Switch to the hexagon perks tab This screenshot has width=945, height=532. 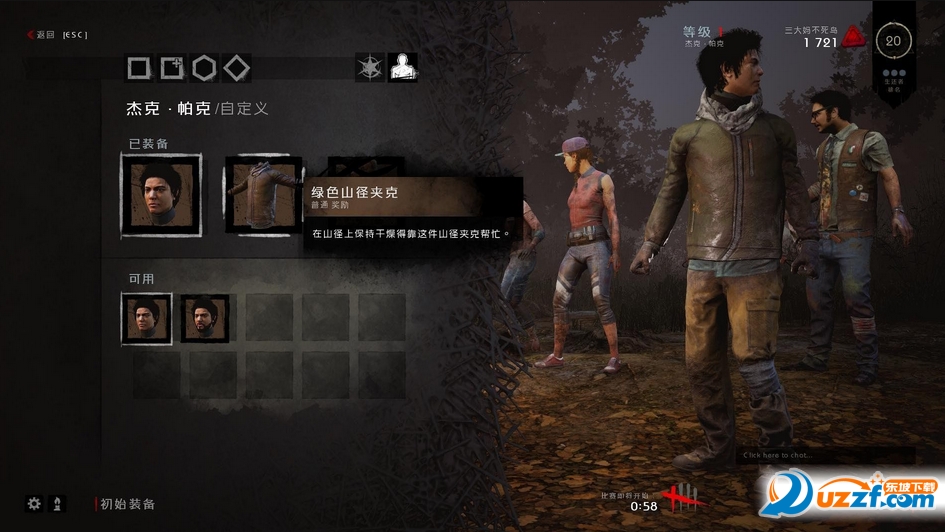pyautogui.click(x=204, y=68)
